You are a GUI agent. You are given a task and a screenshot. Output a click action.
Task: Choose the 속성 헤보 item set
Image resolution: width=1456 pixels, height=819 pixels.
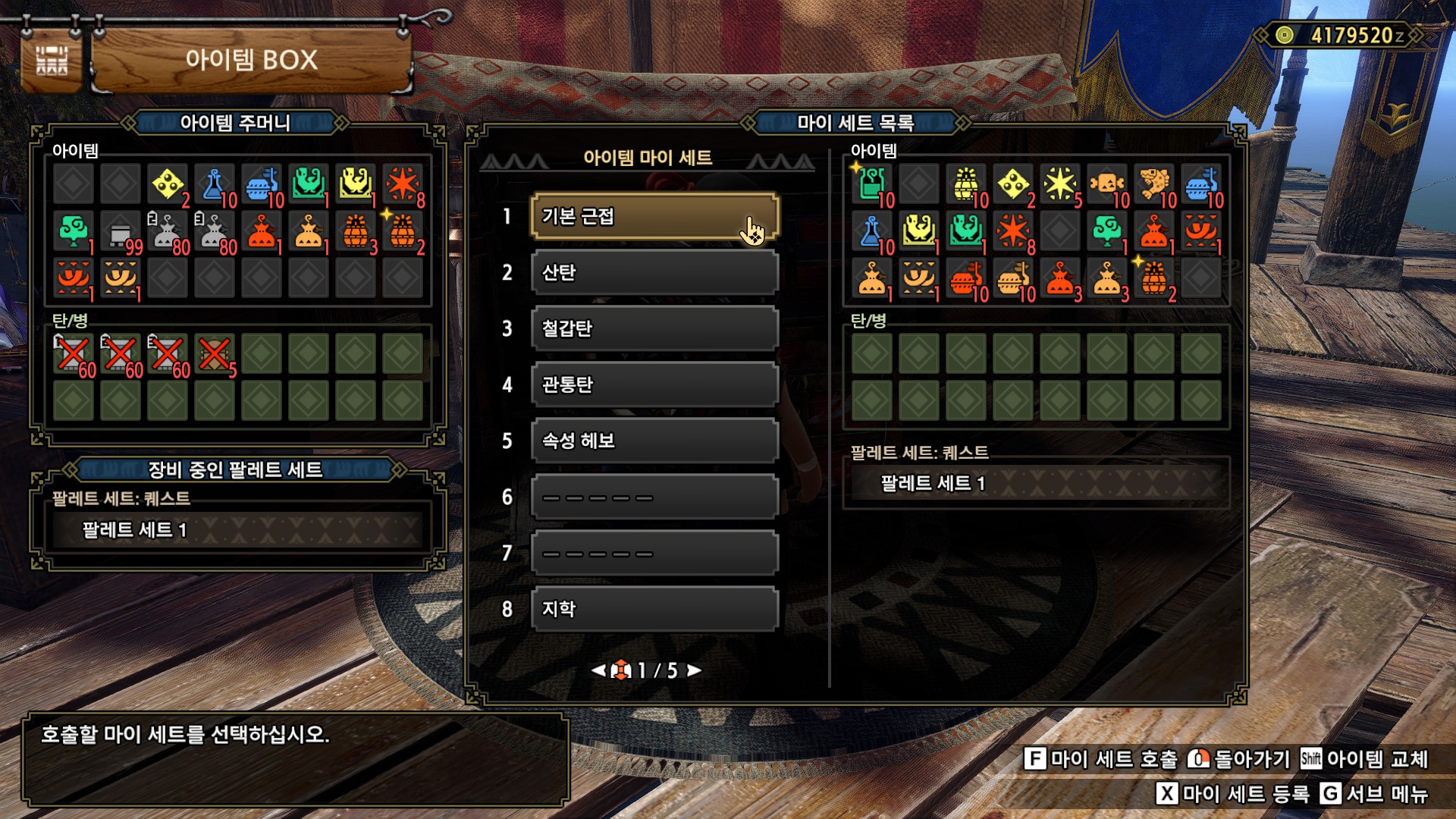pos(654,441)
